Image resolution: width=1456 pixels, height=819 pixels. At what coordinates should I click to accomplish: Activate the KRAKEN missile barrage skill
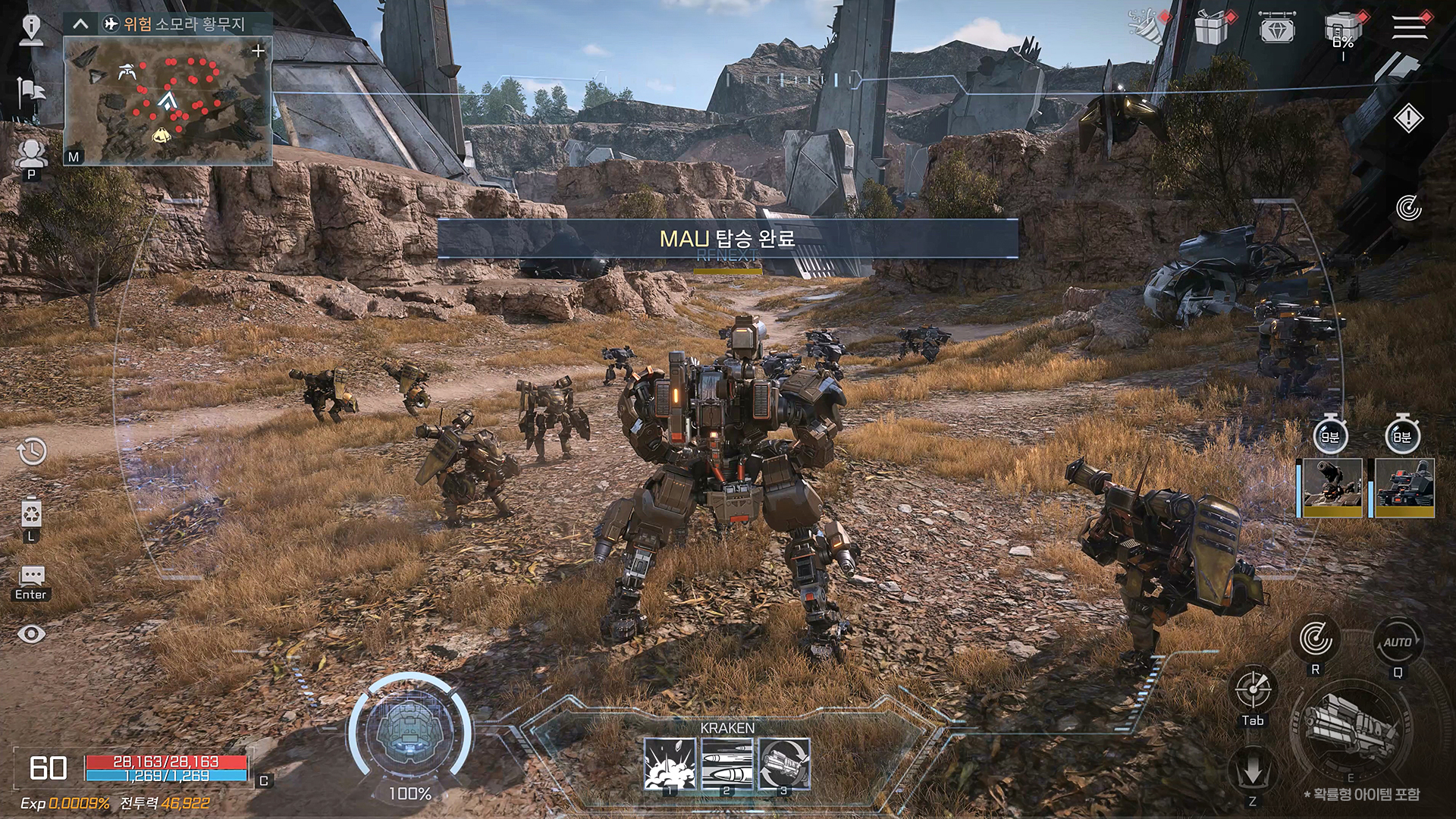coord(726,764)
